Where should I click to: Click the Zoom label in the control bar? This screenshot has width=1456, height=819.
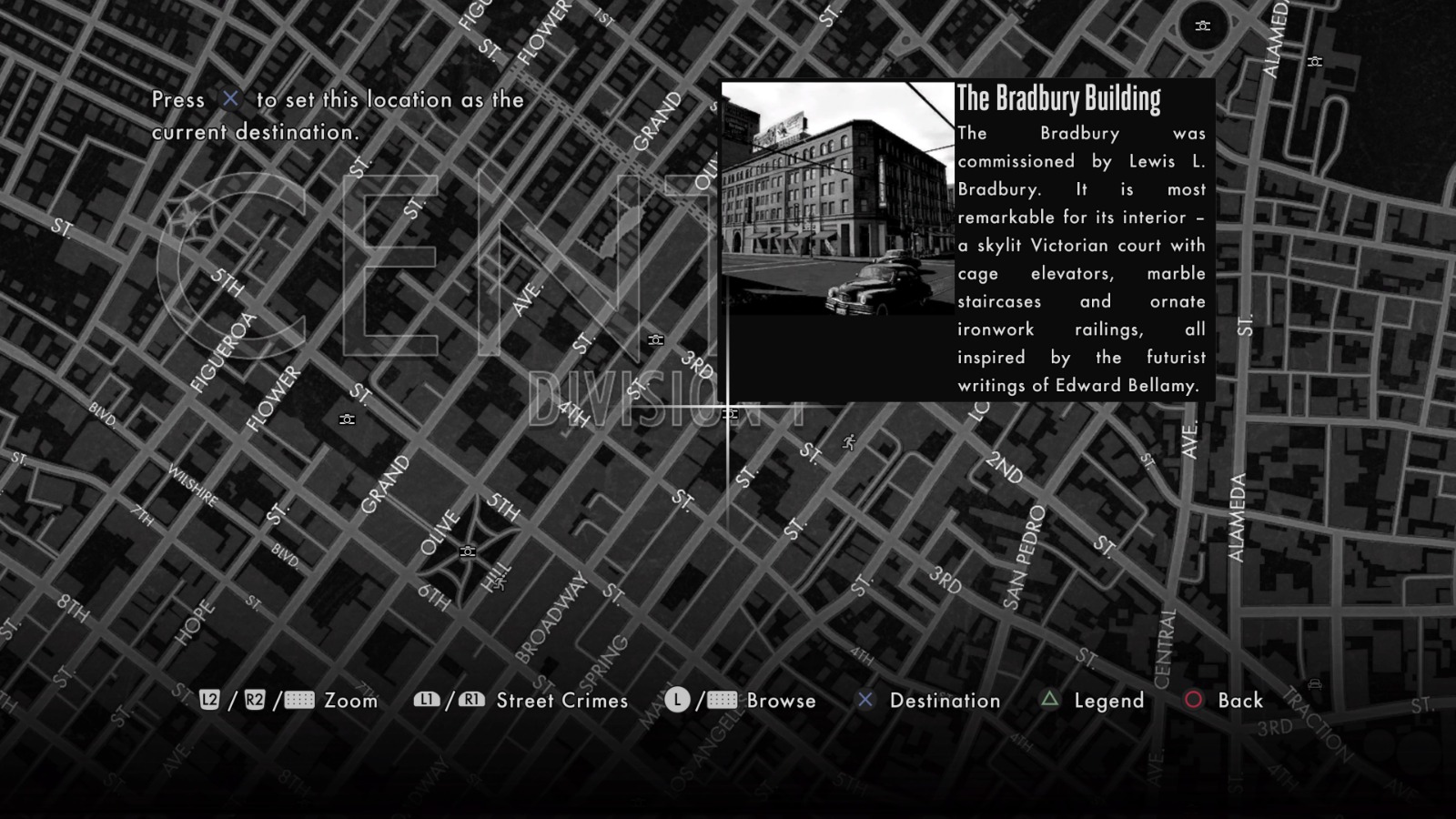click(x=350, y=701)
